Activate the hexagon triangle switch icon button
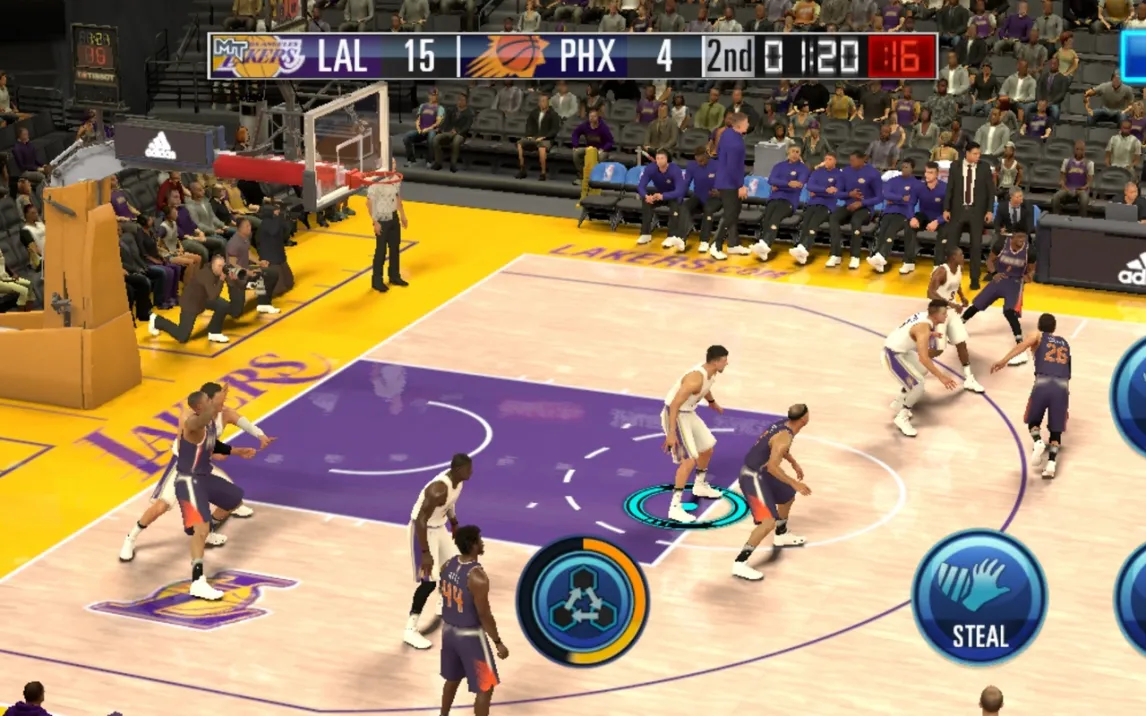 pos(582,601)
